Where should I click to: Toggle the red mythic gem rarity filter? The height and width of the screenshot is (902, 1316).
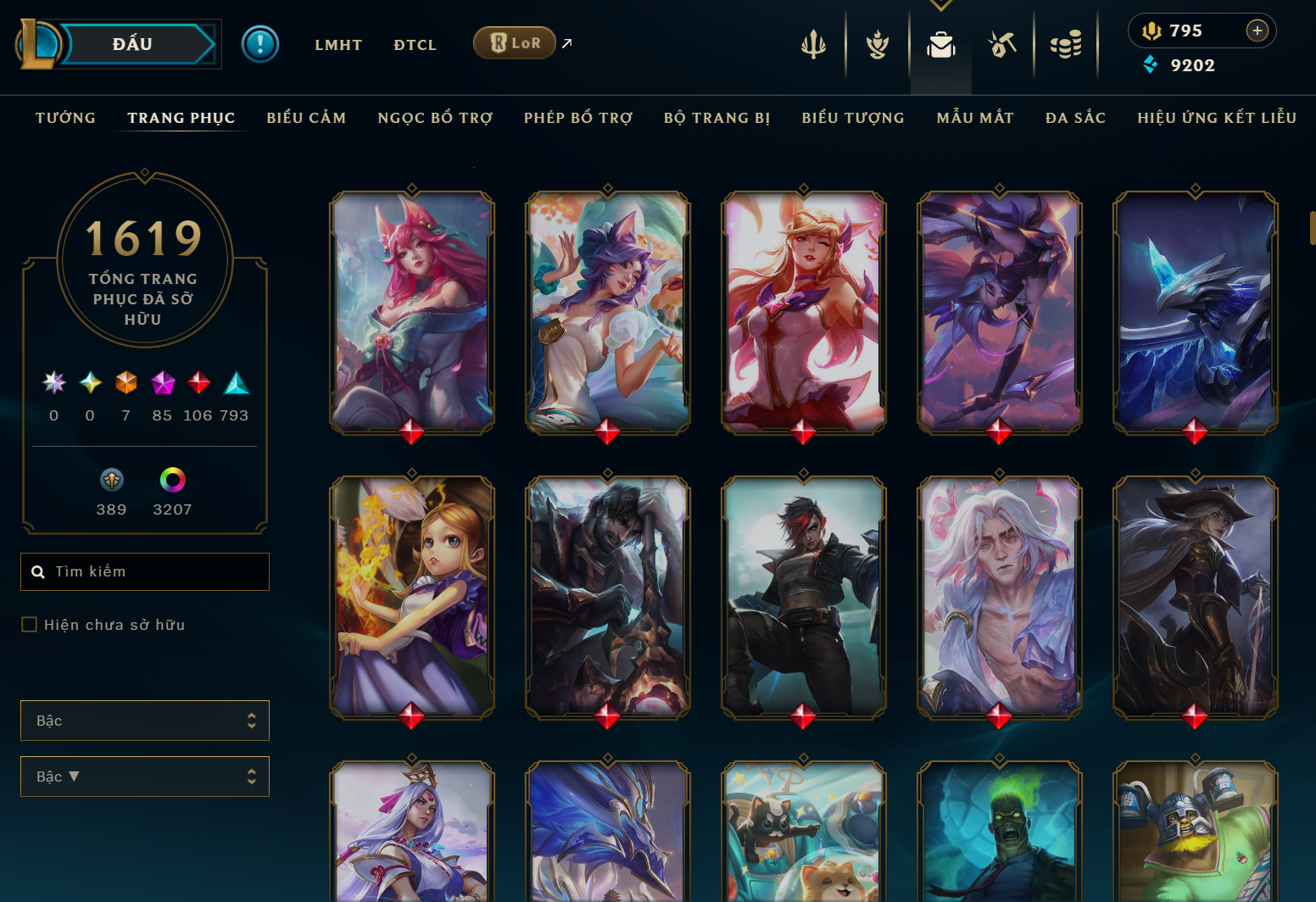(x=199, y=383)
